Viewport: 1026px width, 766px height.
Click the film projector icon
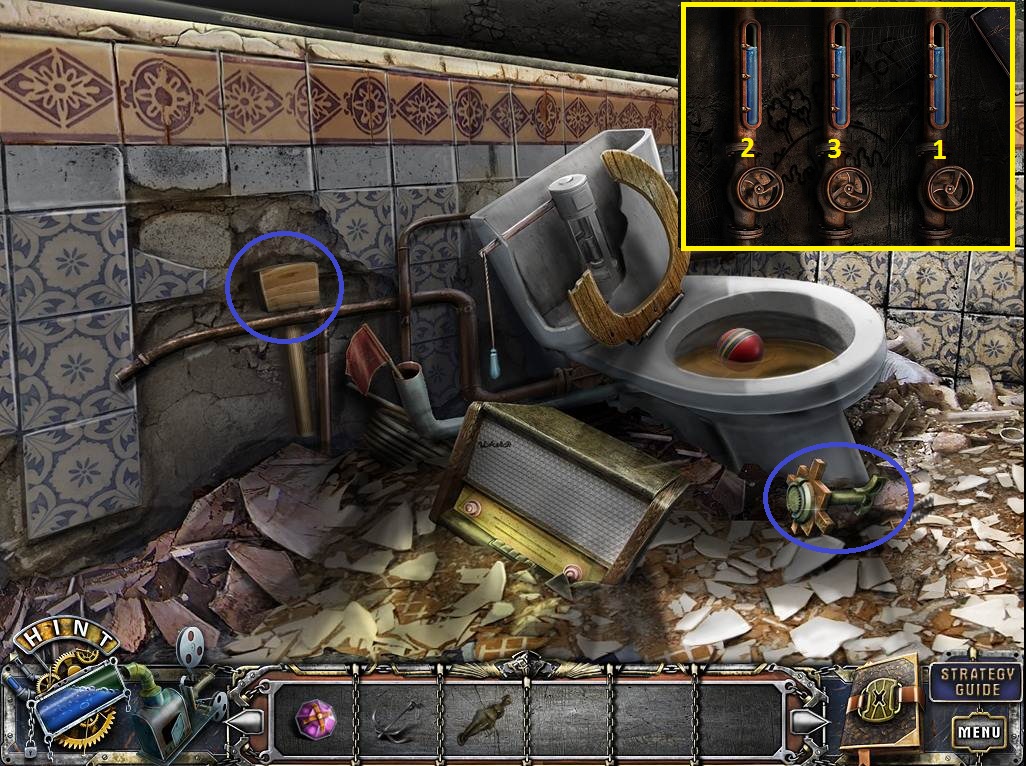pos(190,652)
